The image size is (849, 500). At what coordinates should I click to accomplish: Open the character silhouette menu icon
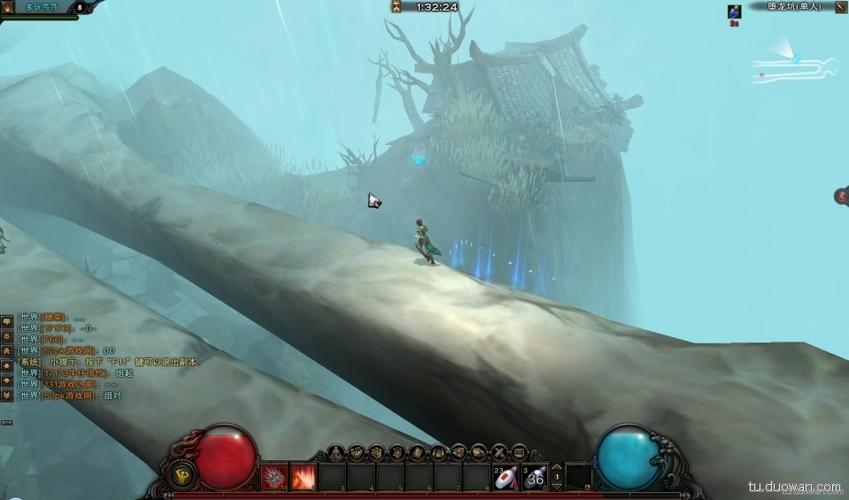click(x=334, y=452)
